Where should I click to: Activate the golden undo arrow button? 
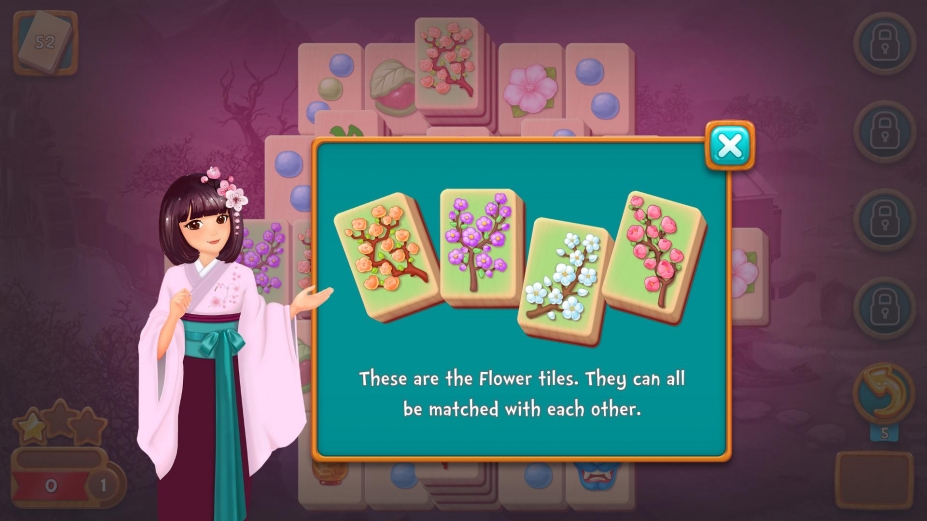tap(883, 393)
